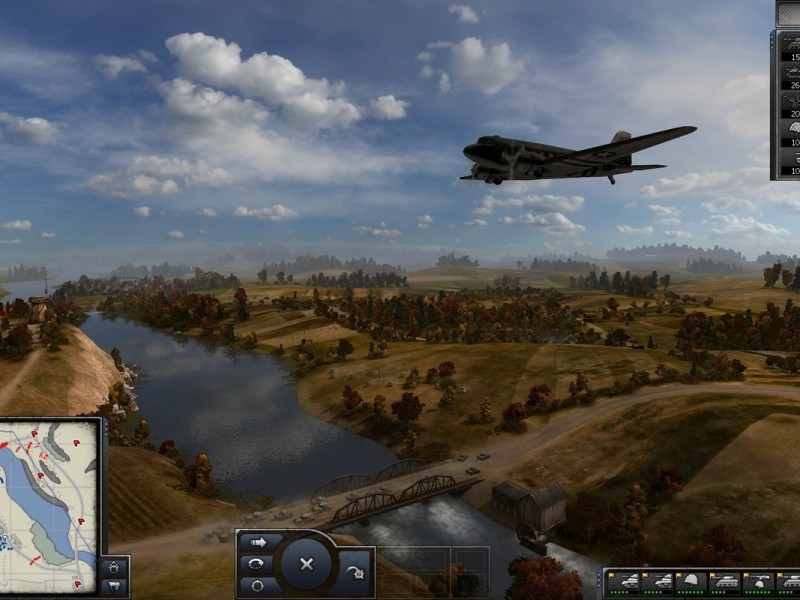This screenshot has width=800, height=600.
Task: Click the tactical minimap
Action: click(x=50, y=505)
